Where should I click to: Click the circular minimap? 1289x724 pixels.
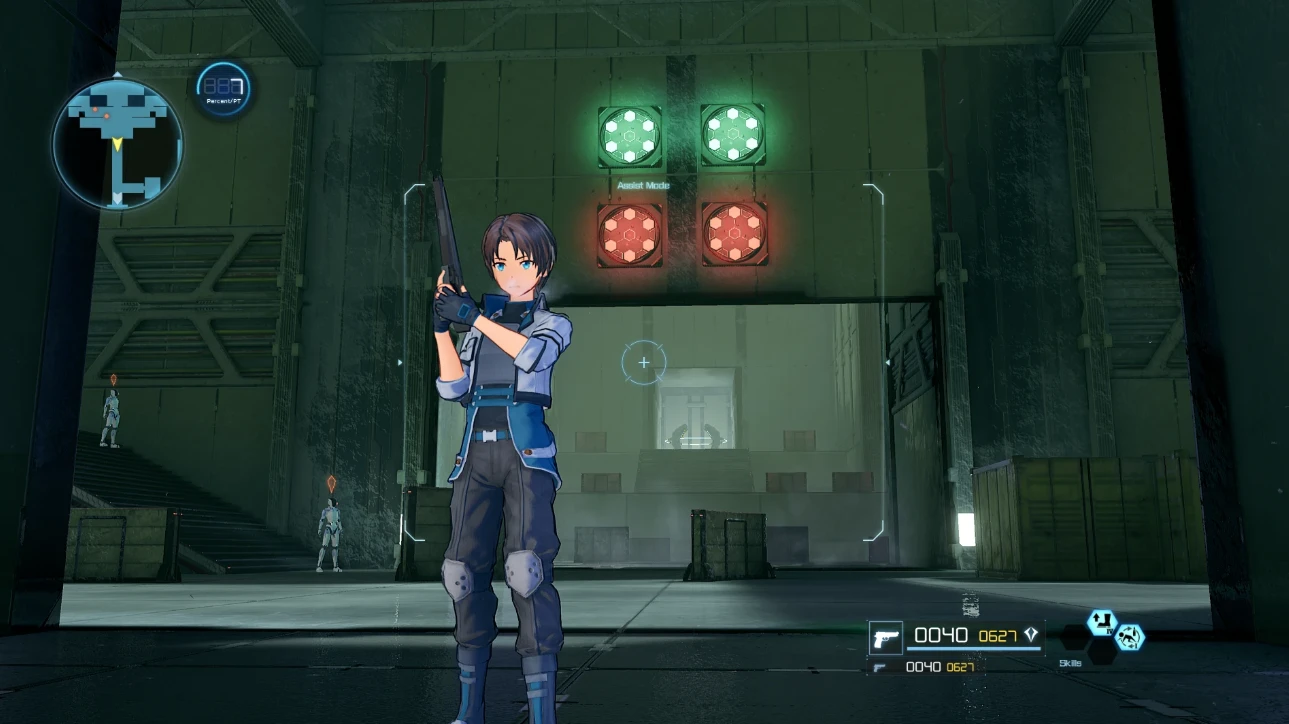[118, 143]
